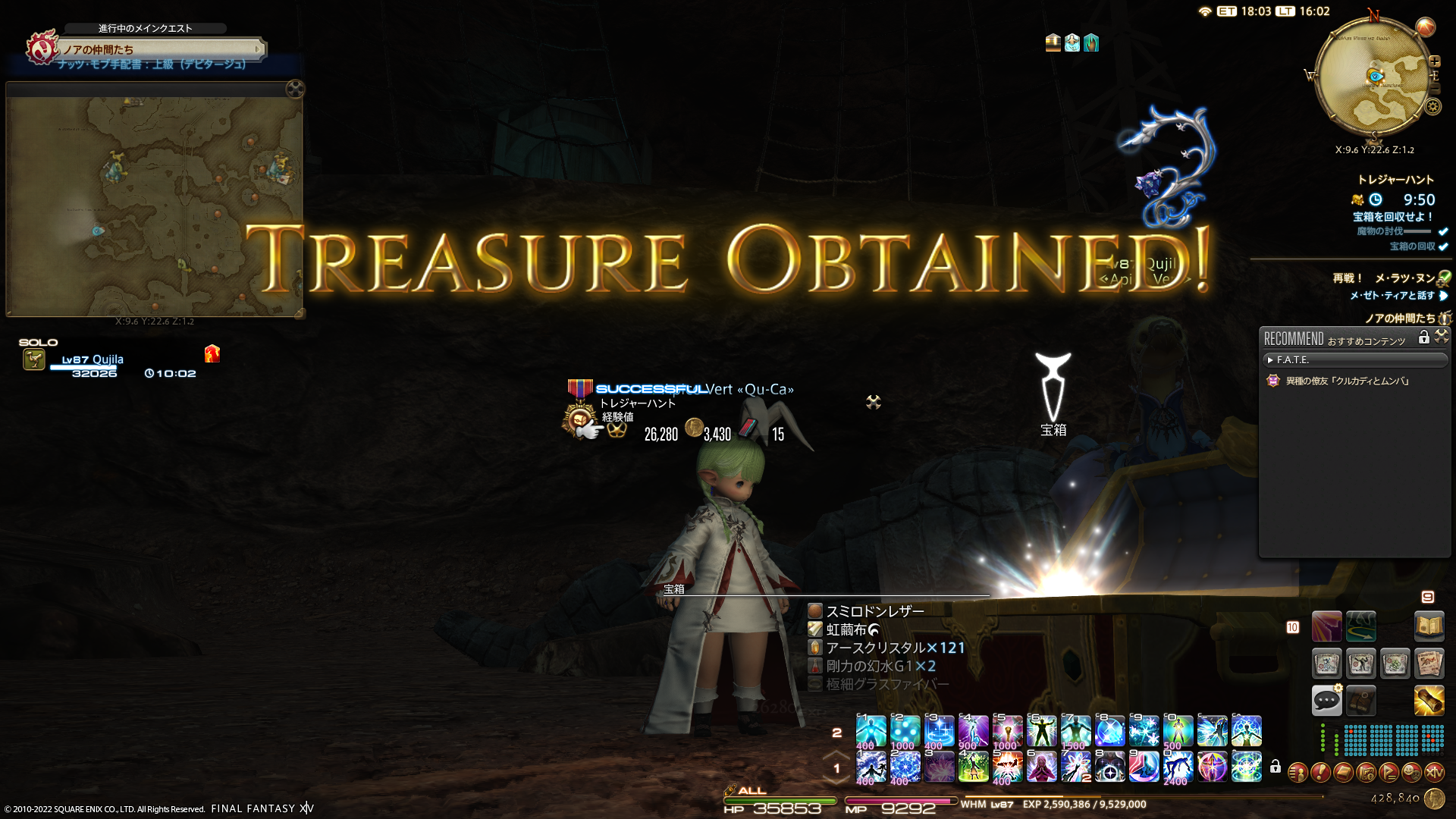Screen dimensions: 1456x819
Task: Close the floating map window
Action: pos(295,89)
